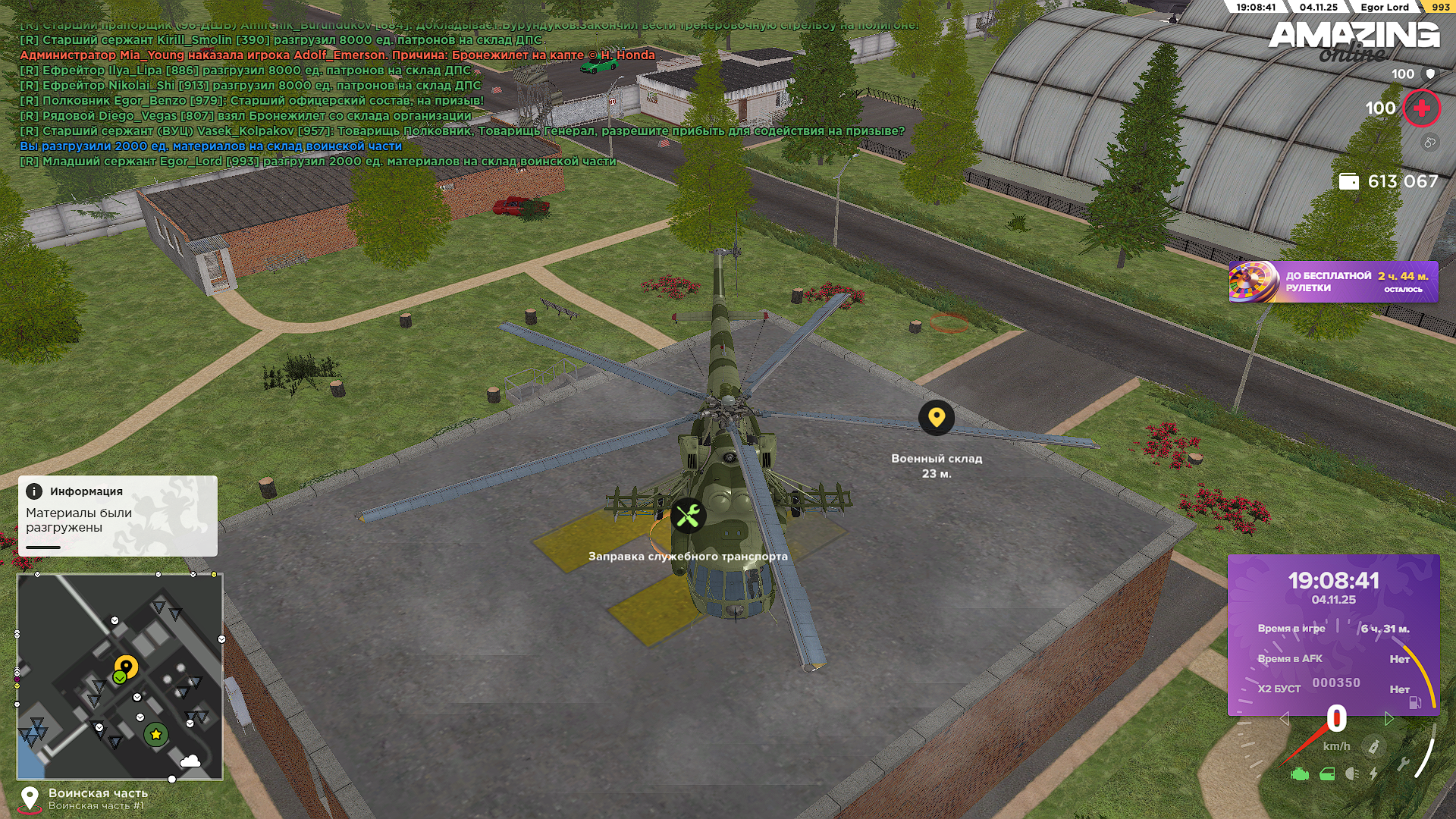The image size is (1456, 819).
Task: Click the red health cross icon
Action: pyautogui.click(x=1422, y=109)
